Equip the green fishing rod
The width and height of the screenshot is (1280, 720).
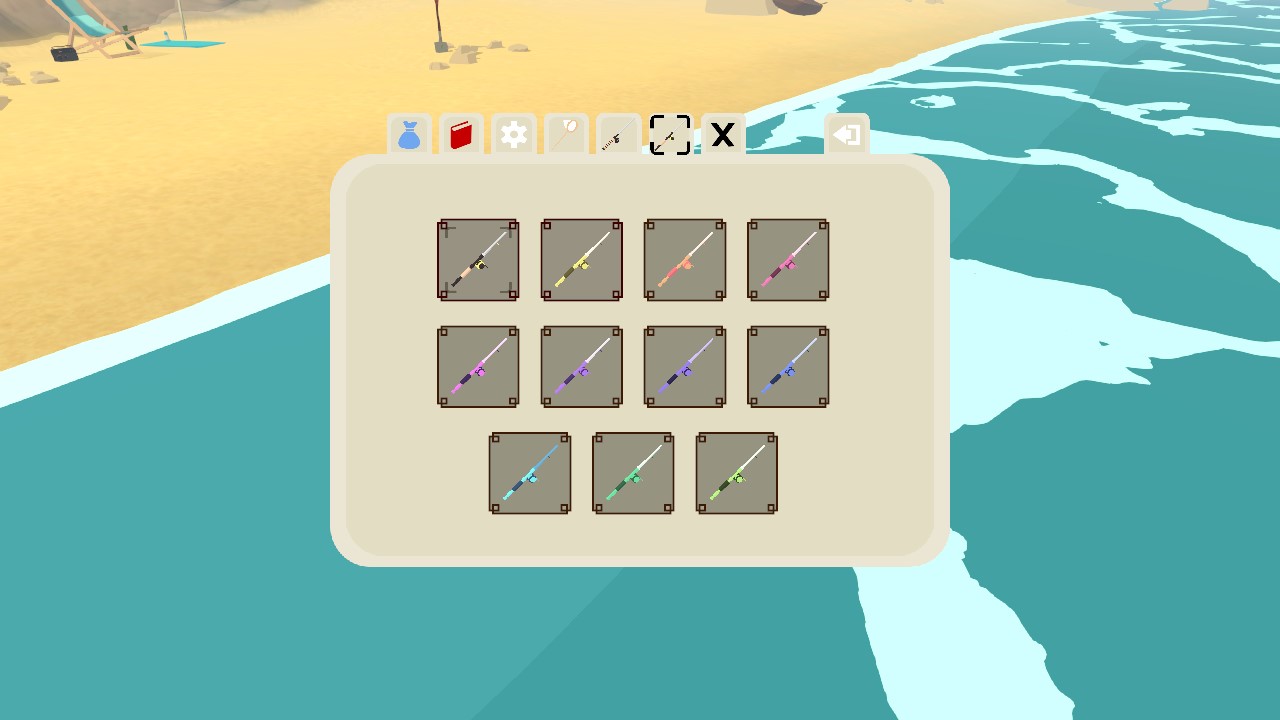click(x=632, y=472)
